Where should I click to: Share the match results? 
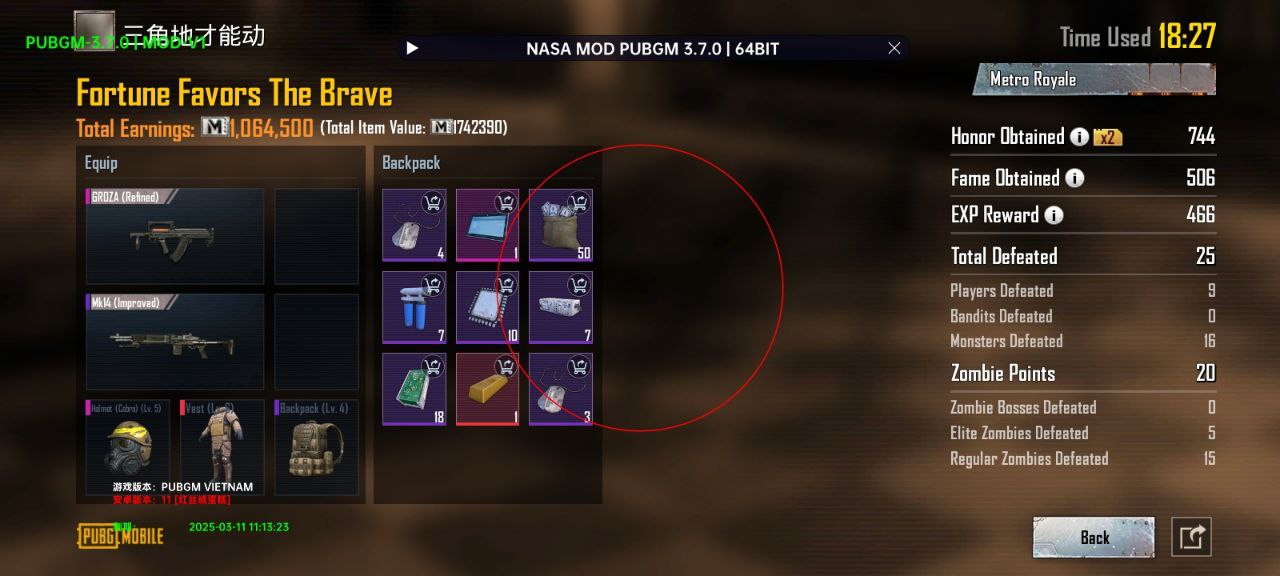tap(1191, 537)
